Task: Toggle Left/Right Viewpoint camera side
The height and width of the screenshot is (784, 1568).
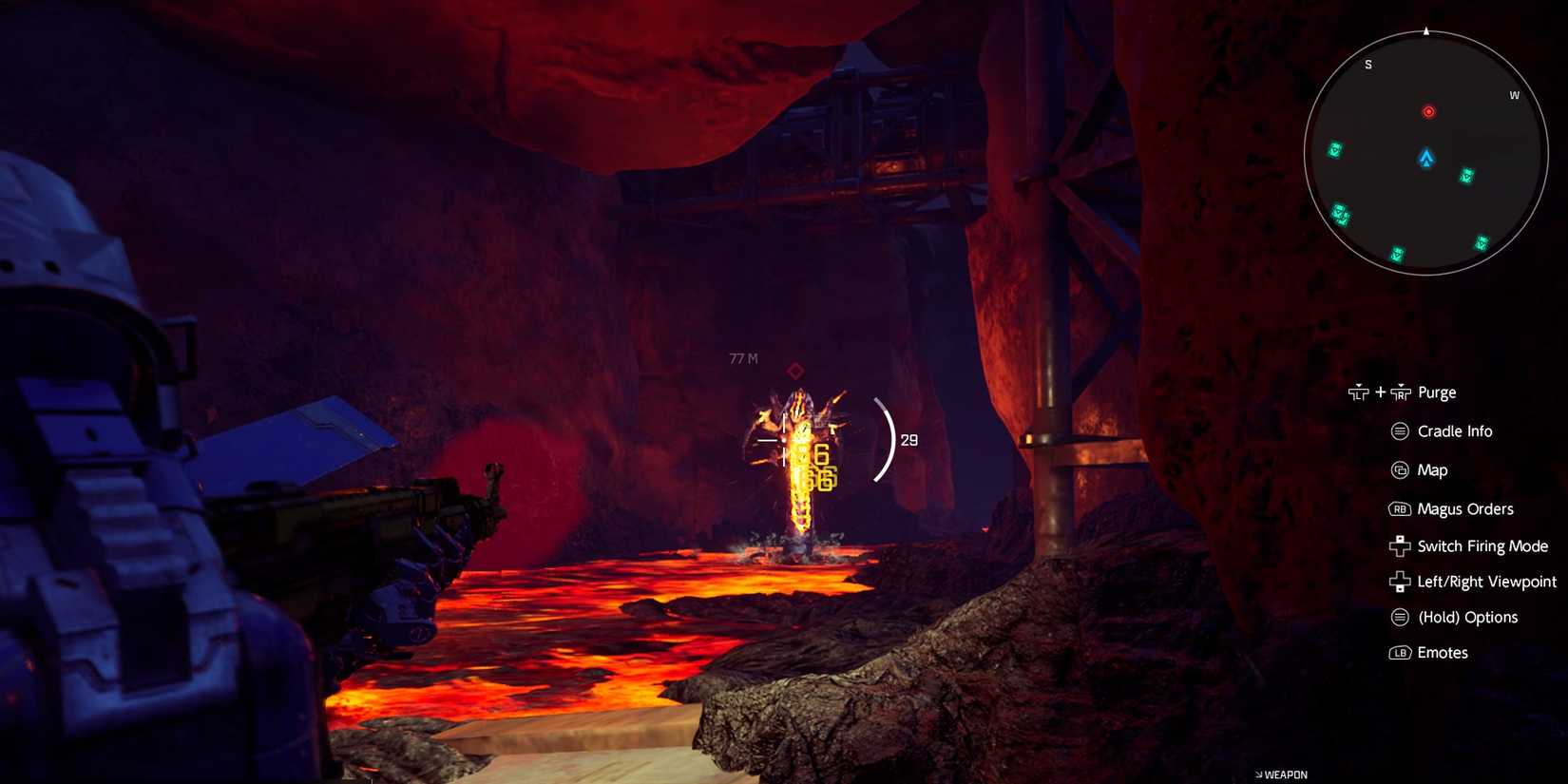Action: (x=1489, y=582)
